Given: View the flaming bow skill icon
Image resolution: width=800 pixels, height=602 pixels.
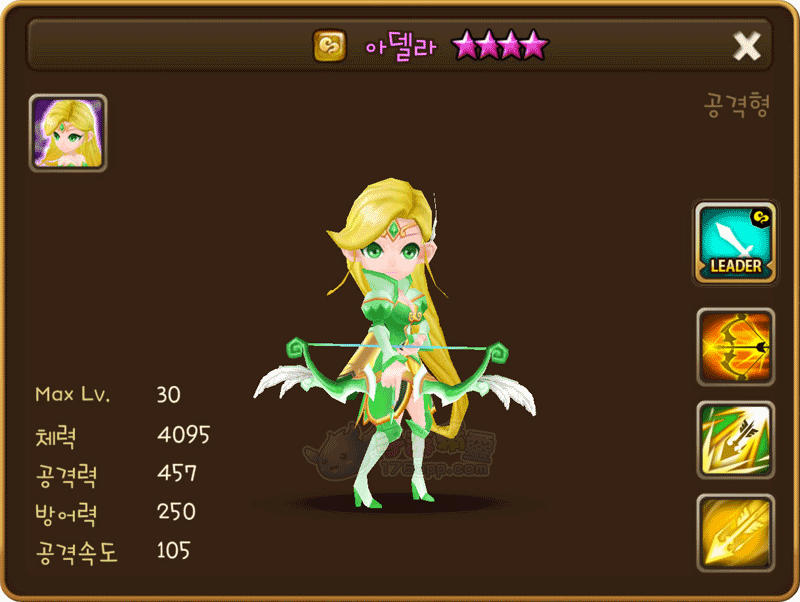Looking at the screenshot, I should point(735,347).
